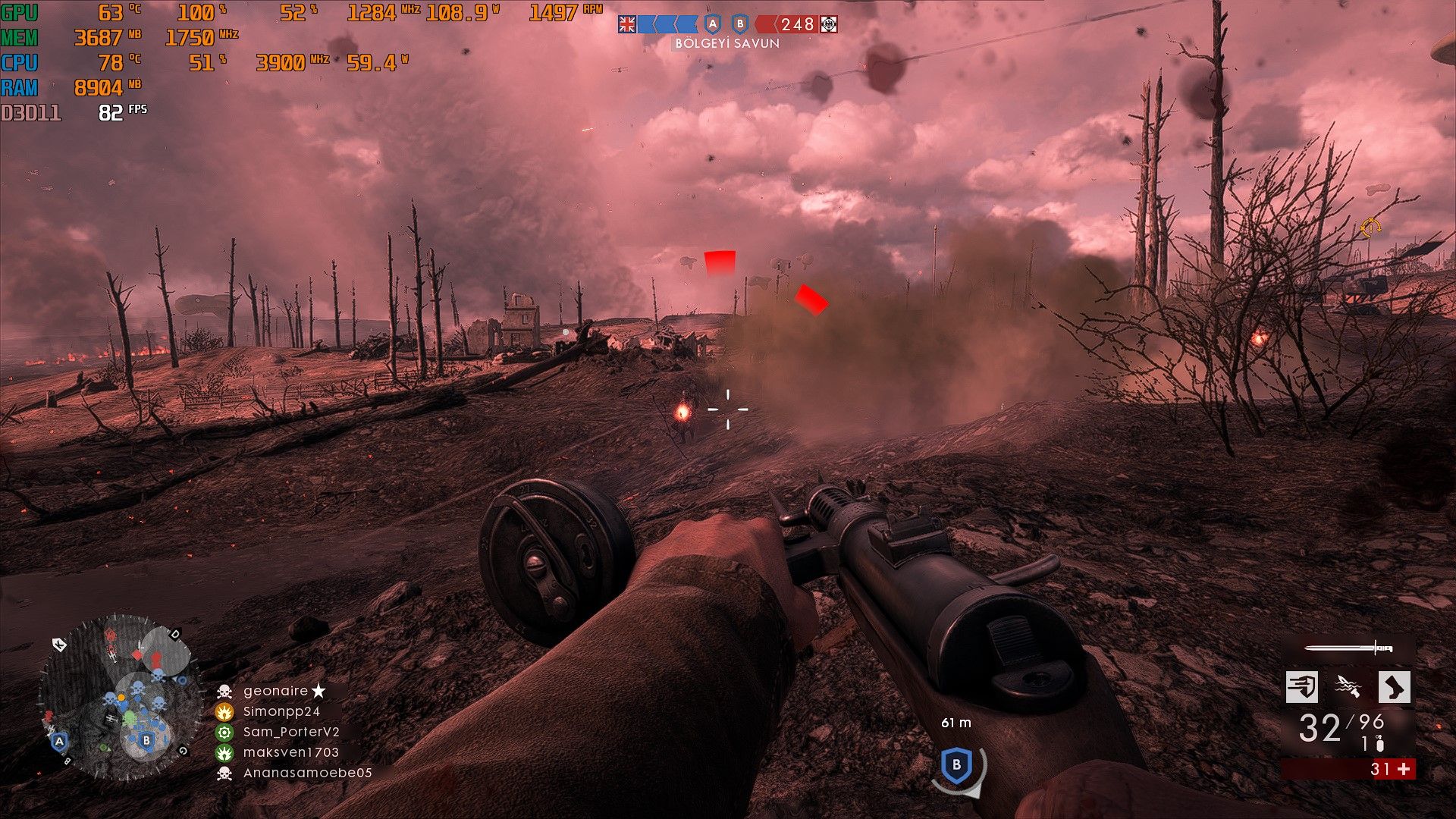Viewport: 1456px width, 819px height.
Task: Select the smoking dagger gadget icon
Action: coord(1348,687)
